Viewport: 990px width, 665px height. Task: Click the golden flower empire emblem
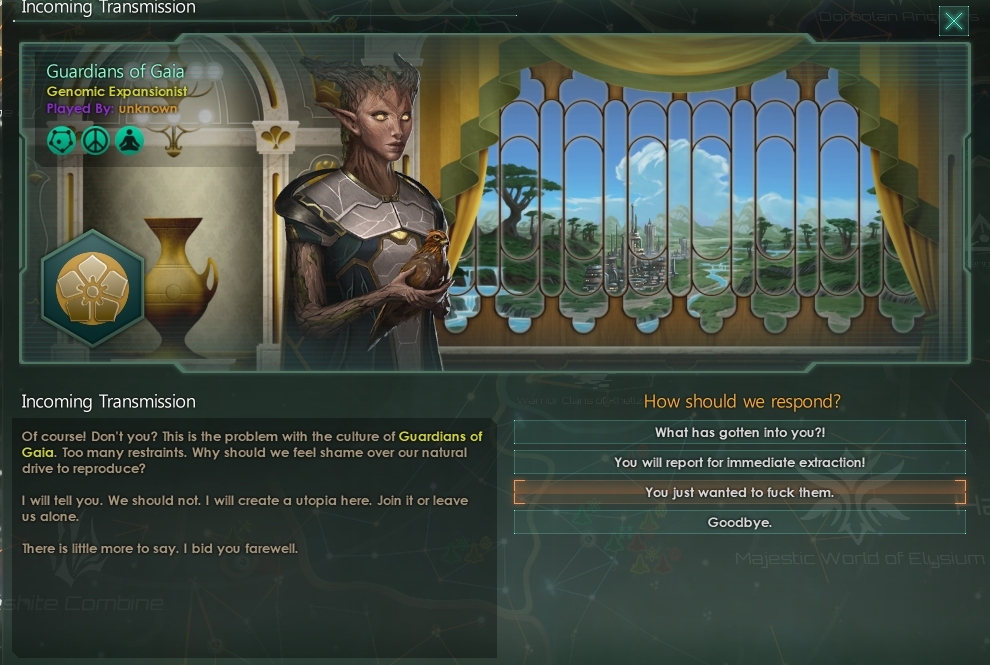tap(92, 287)
